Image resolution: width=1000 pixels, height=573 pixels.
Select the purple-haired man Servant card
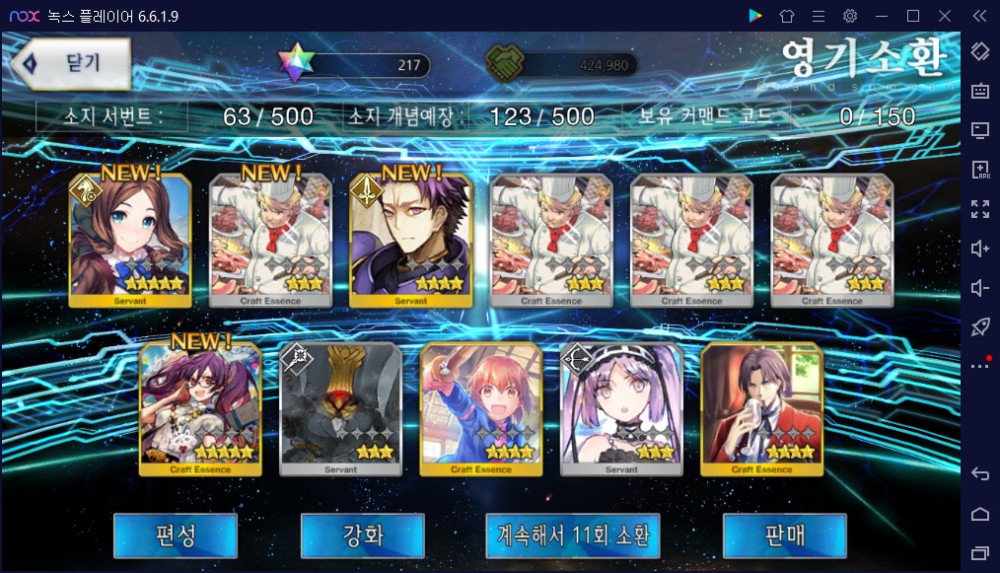410,240
